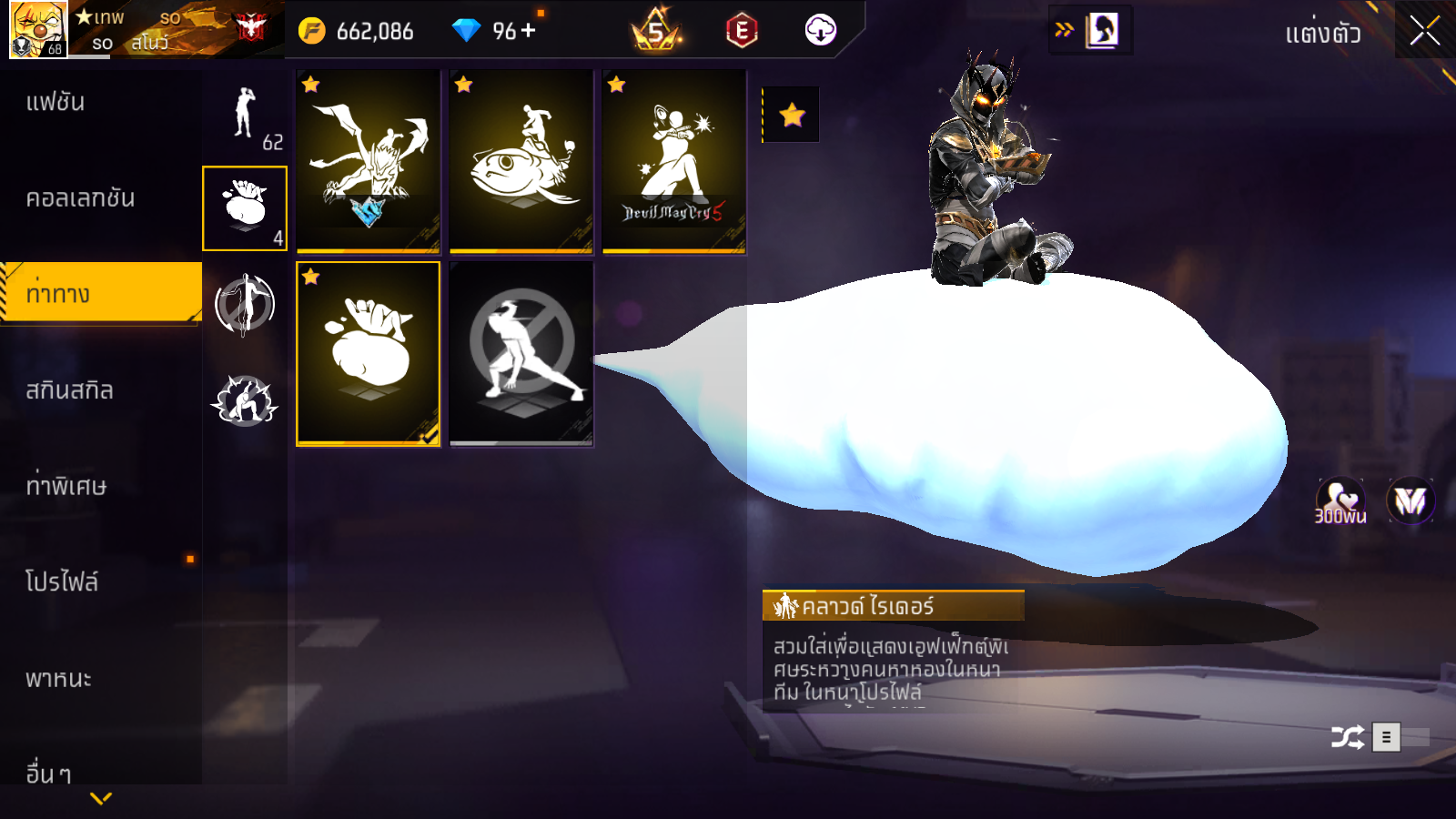Viewport: 1456px width, 819px height.
Task: Open the สกินสกิล category
Action: [x=70, y=390]
